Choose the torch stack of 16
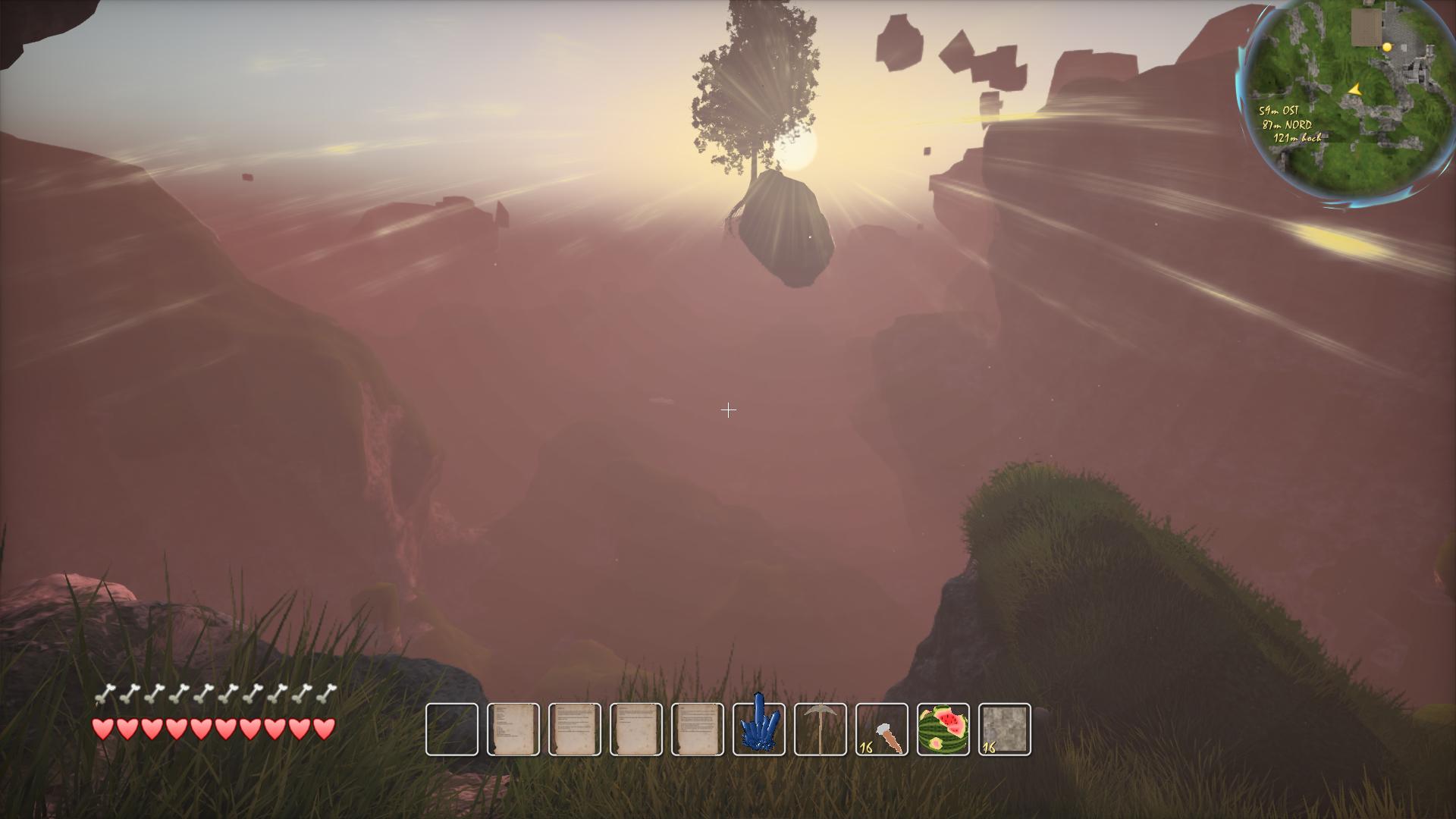The height and width of the screenshot is (819, 1456). (x=882, y=730)
